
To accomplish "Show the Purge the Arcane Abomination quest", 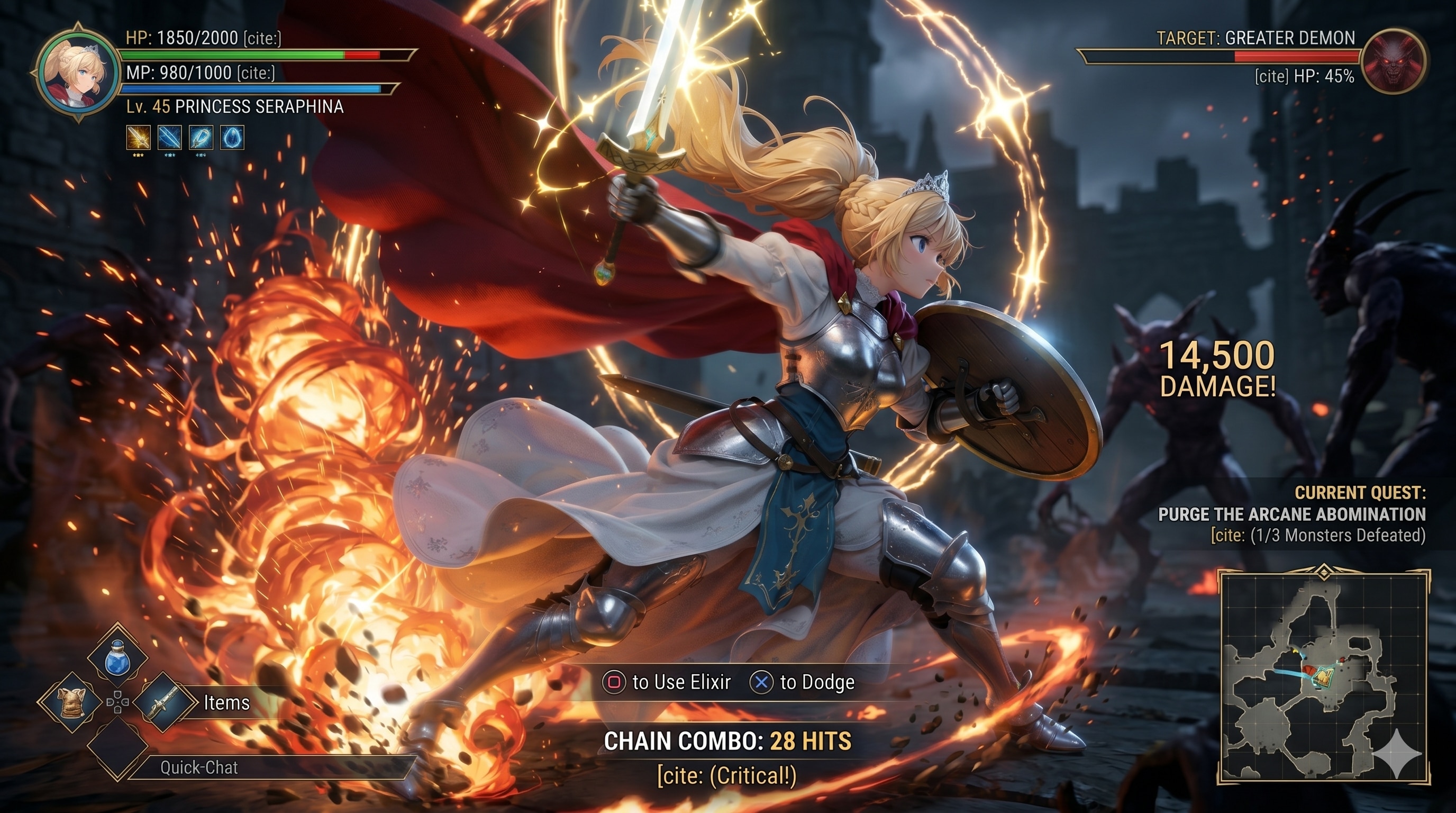I will click(1291, 514).
